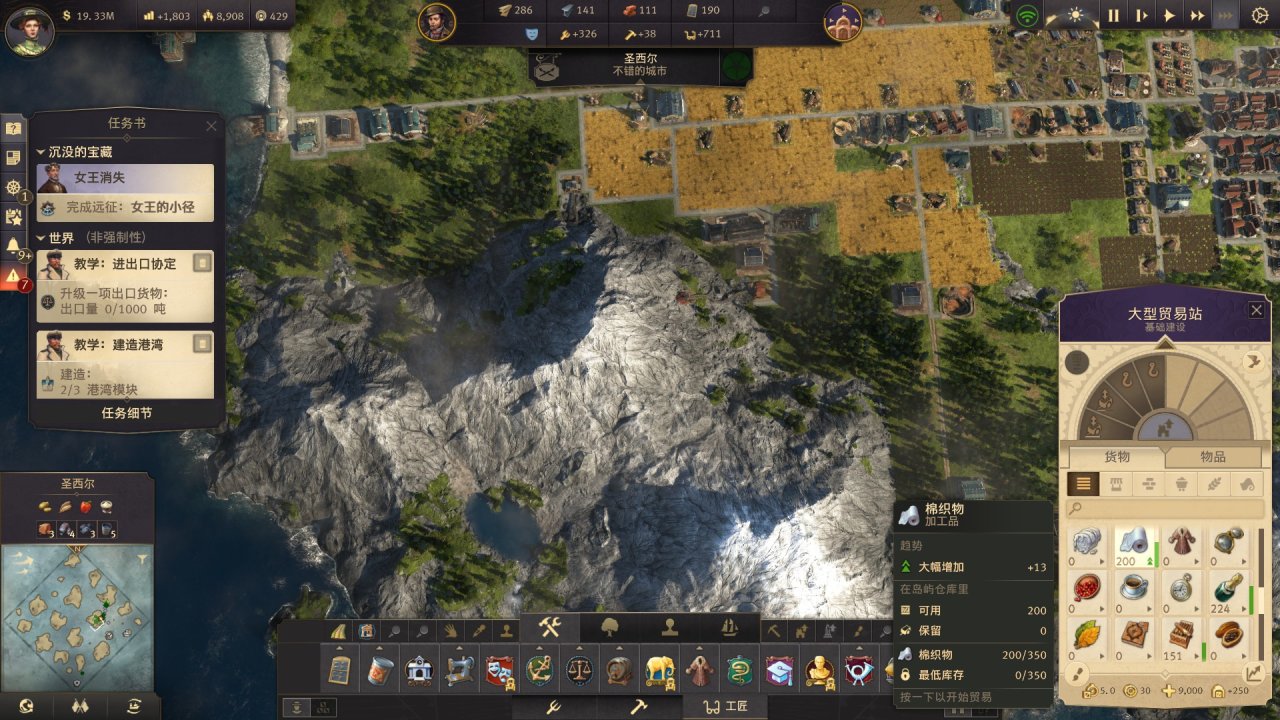Close the 任务书 quest book panel
This screenshot has height=720, width=1280.
(211, 126)
